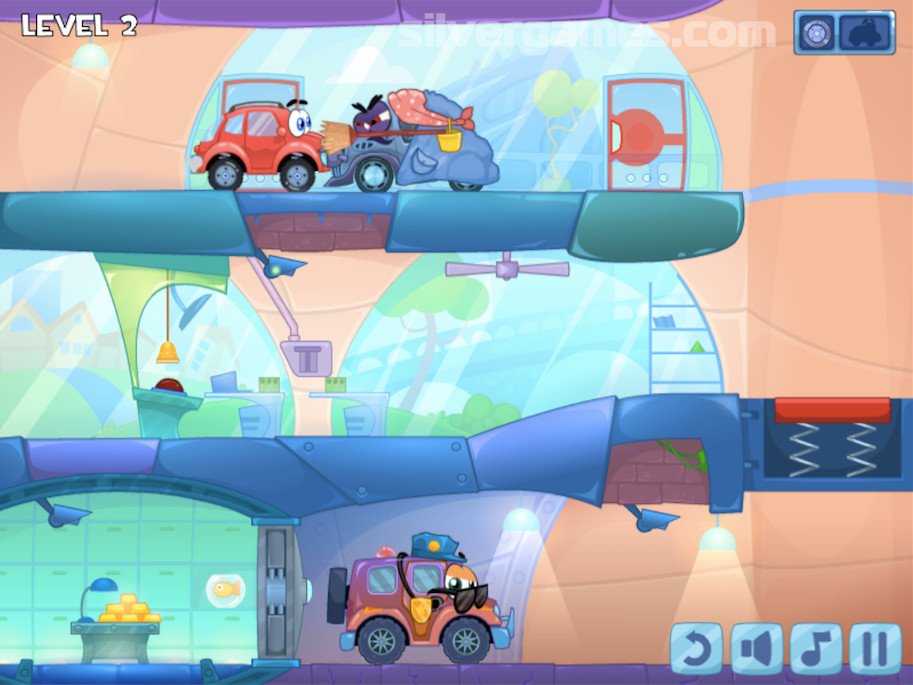Toggle music with the note button
The height and width of the screenshot is (685, 913).
(816, 648)
